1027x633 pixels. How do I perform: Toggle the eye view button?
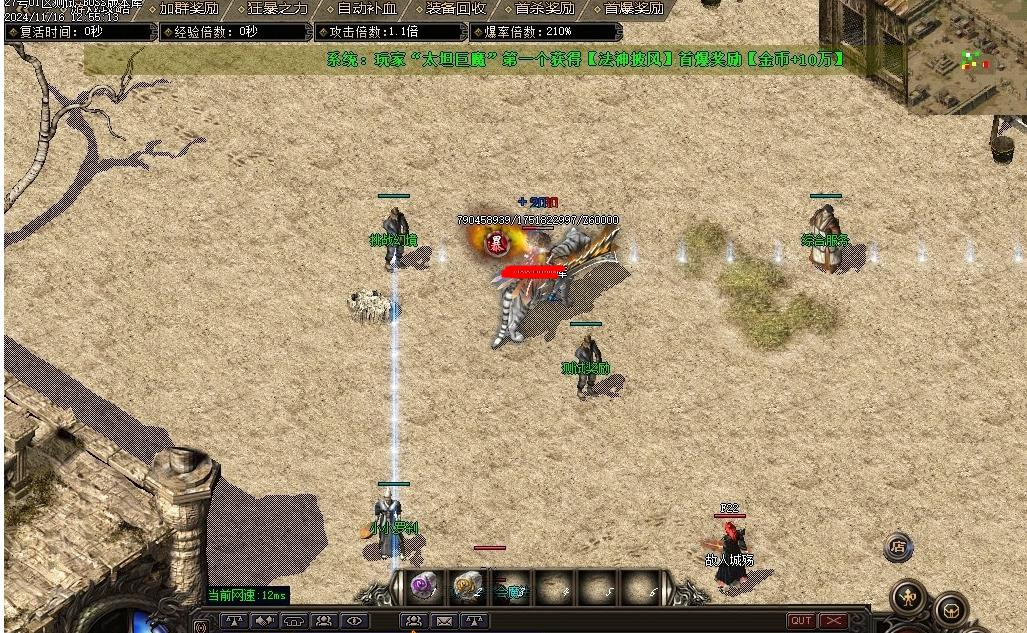[354, 621]
